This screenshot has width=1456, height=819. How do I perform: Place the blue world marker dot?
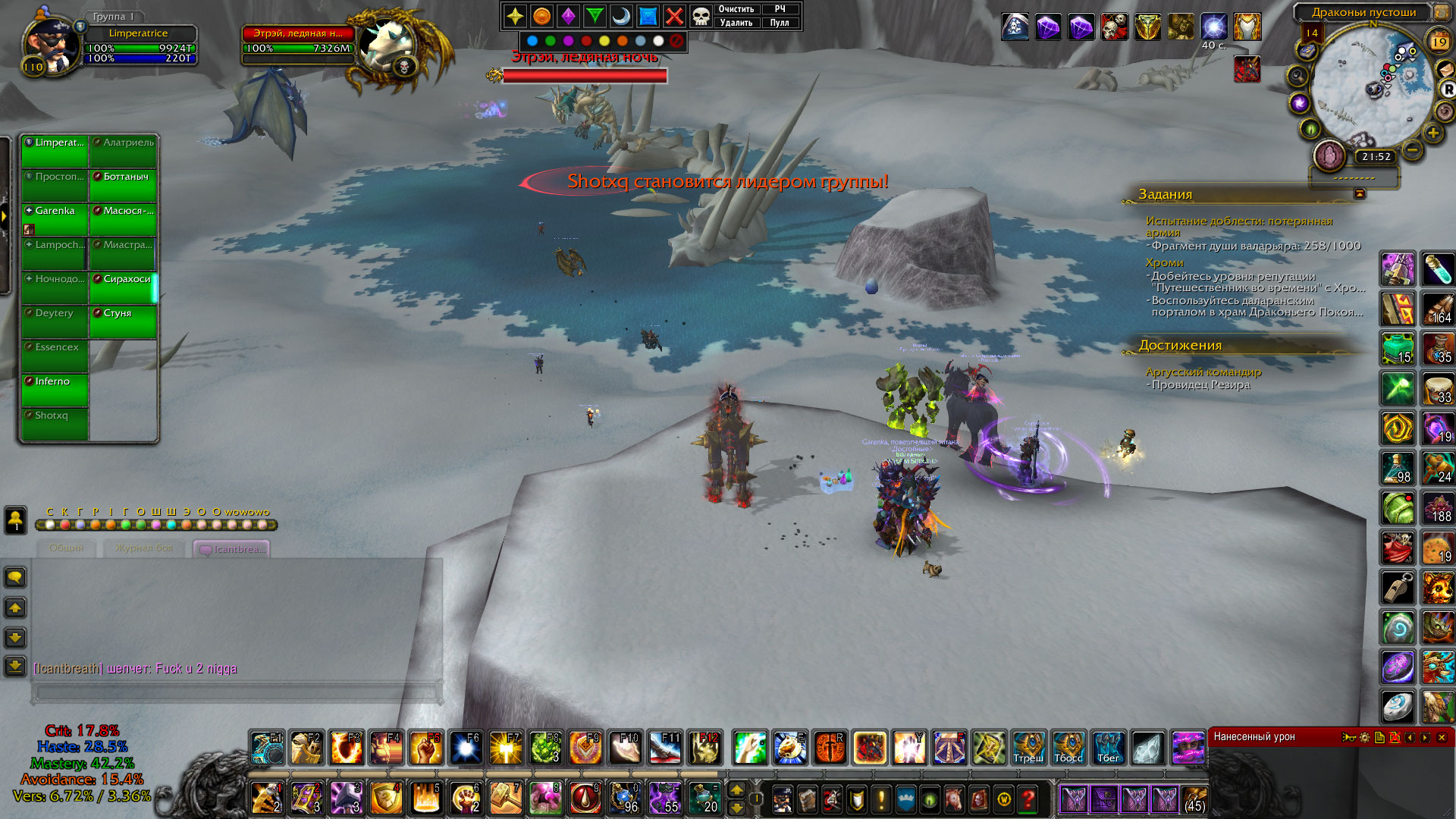tap(532, 41)
